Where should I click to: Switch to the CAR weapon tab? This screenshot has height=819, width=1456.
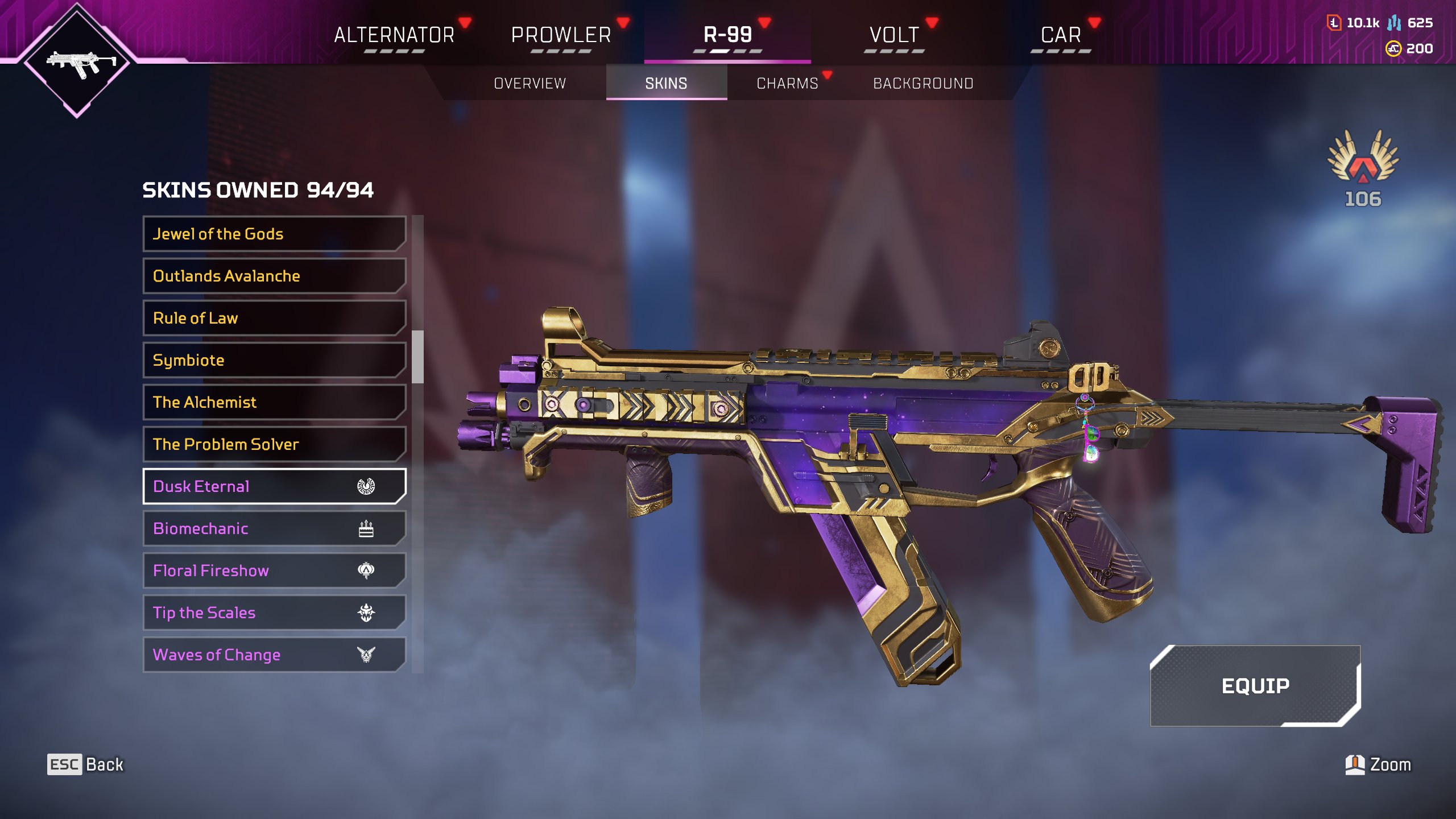[1061, 35]
